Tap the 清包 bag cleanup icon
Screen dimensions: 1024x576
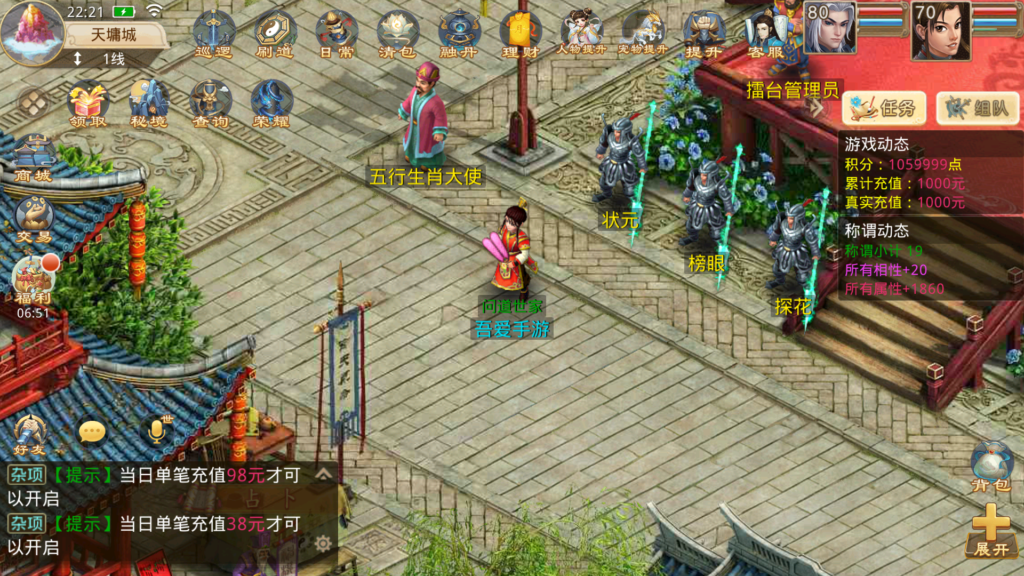tap(398, 33)
